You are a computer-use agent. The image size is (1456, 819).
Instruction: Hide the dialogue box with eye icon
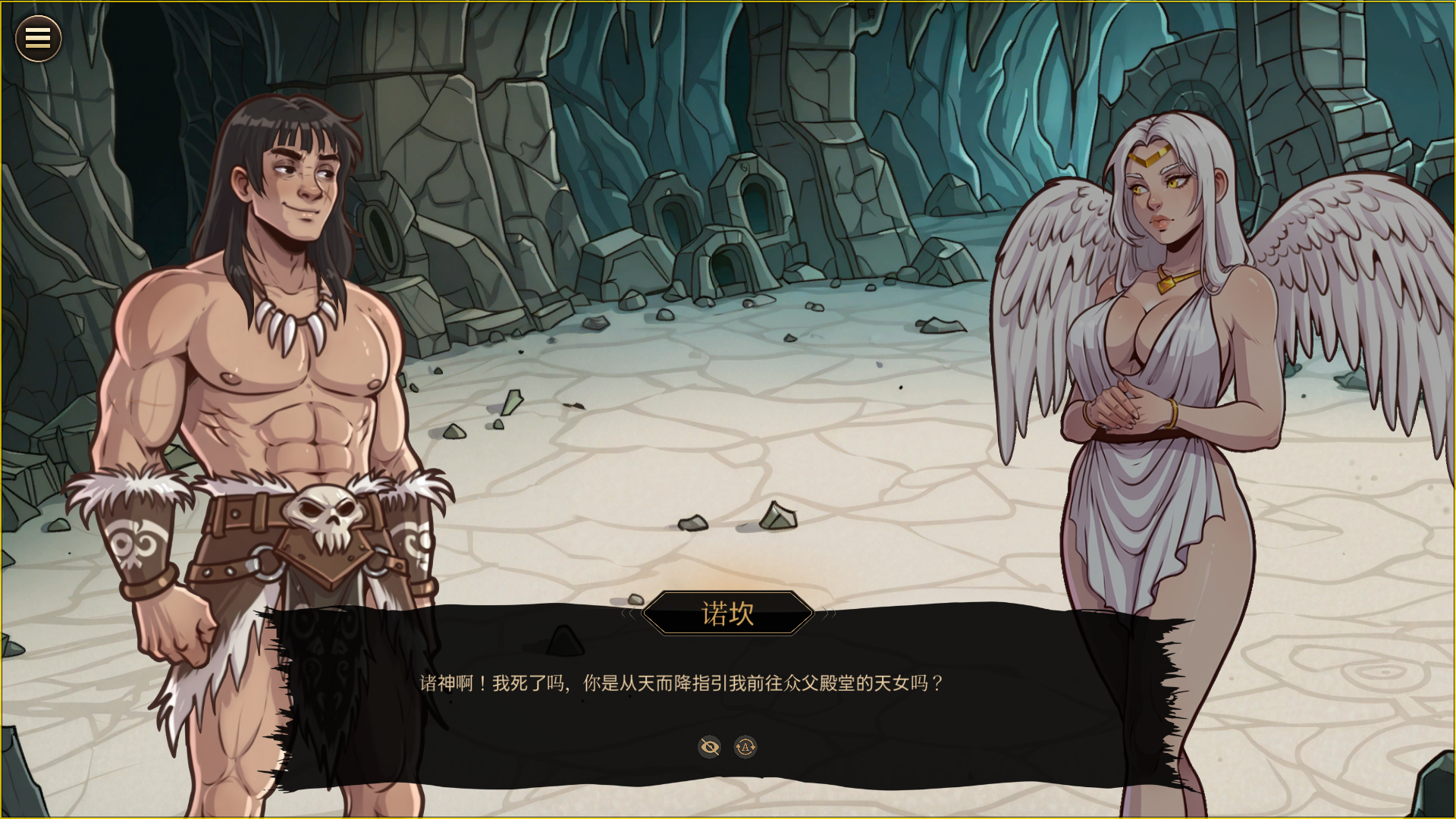(x=709, y=747)
